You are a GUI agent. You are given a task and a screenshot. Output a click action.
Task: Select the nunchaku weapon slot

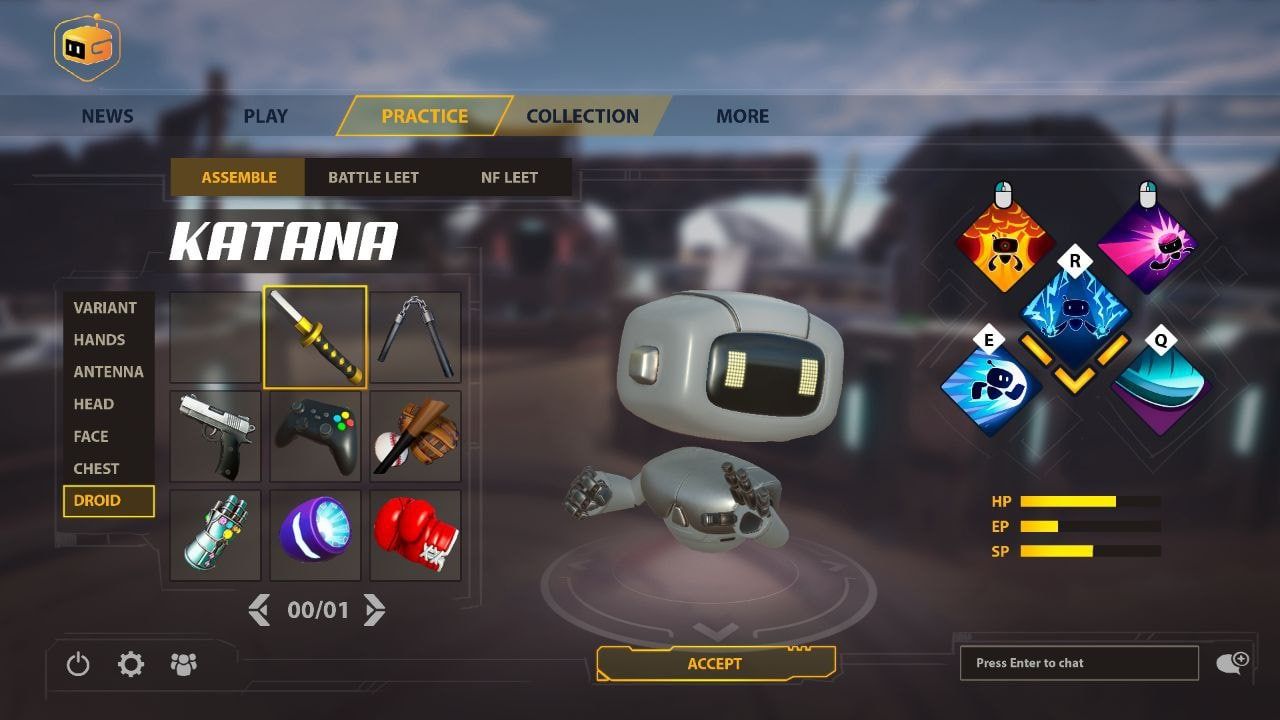[415, 337]
